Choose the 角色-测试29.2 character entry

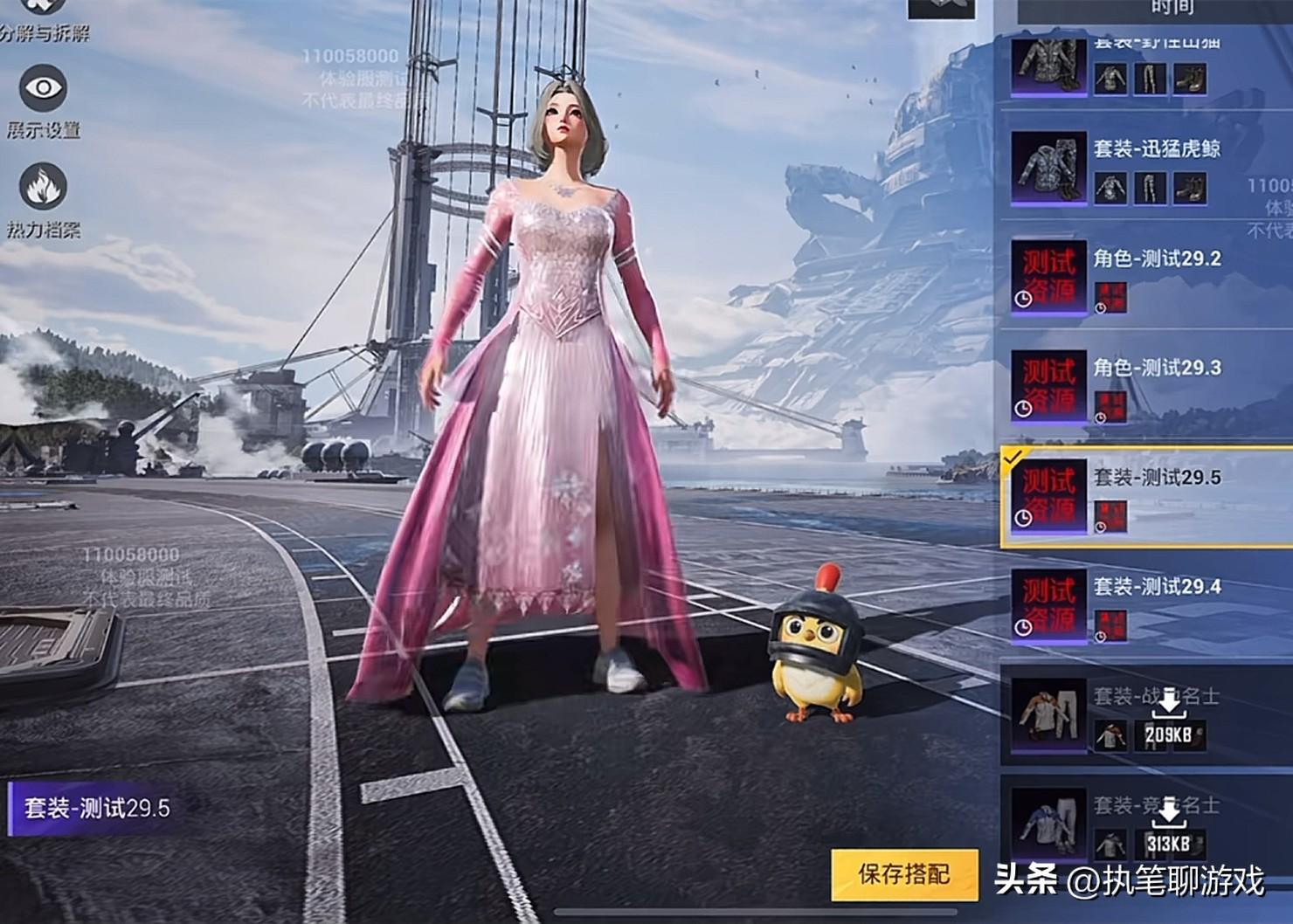pos(1144,277)
